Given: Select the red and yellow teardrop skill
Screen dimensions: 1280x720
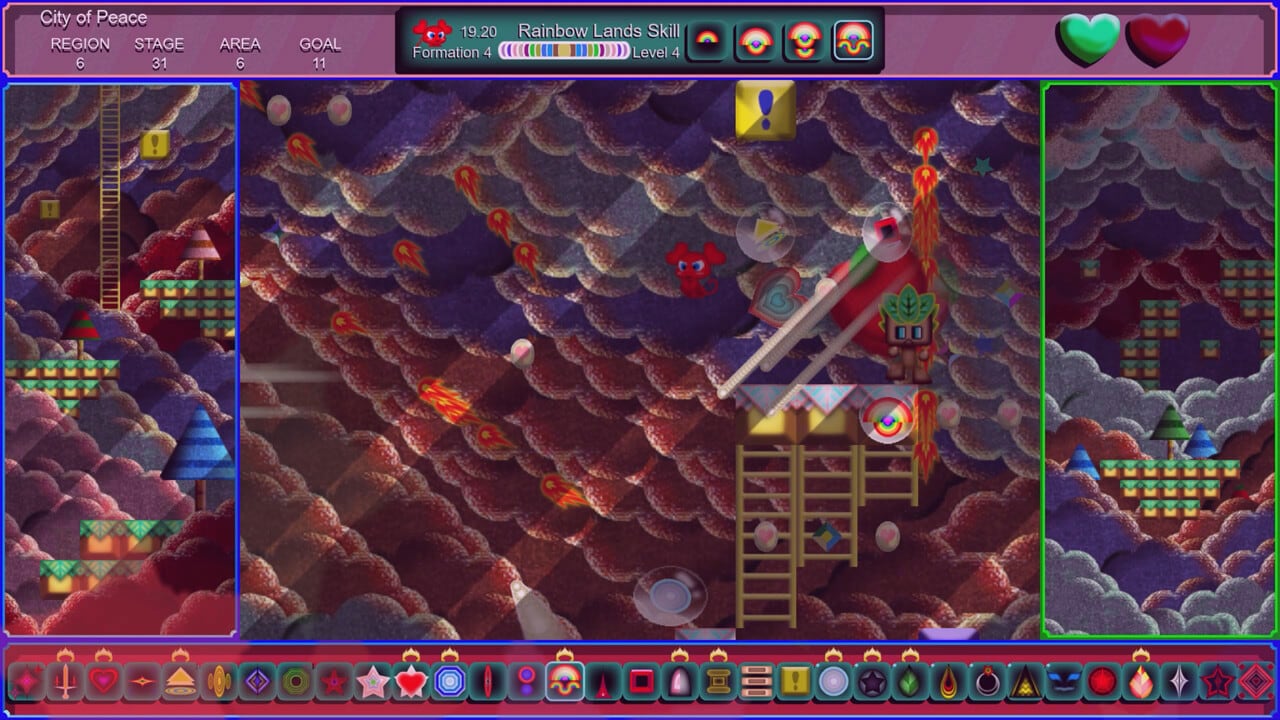Looking at the screenshot, I should 948,682.
